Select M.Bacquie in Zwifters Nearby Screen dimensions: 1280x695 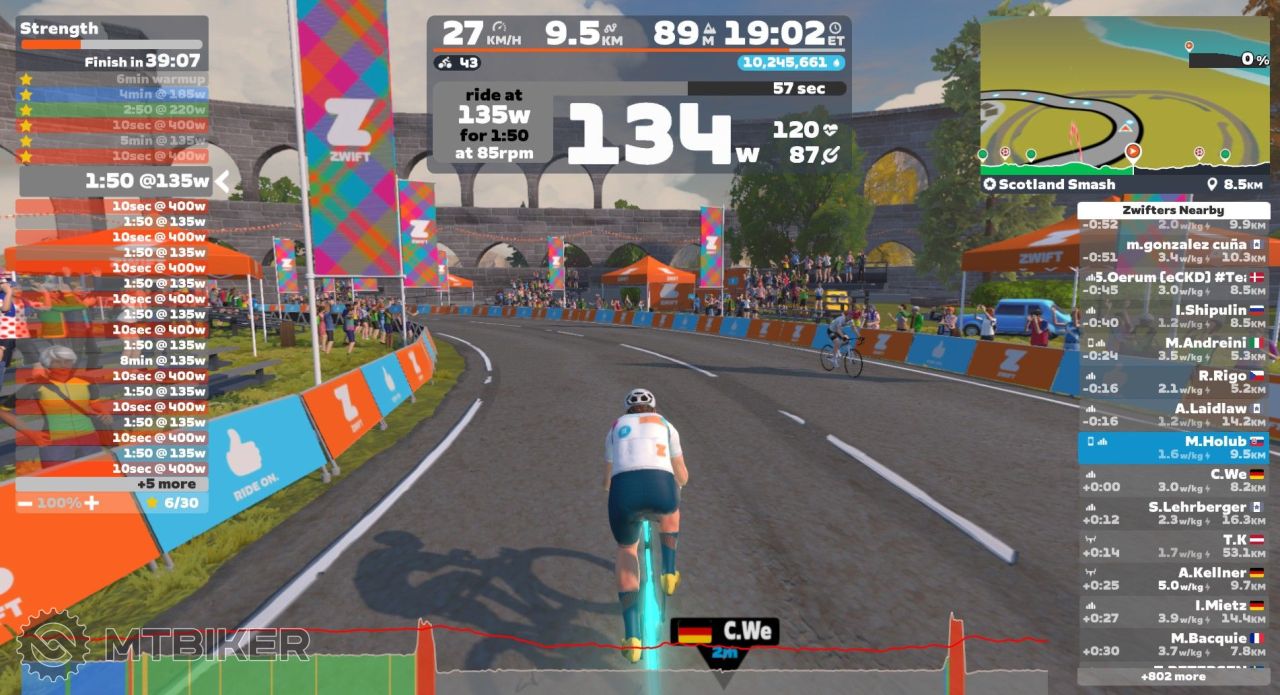pyautogui.click(x=1173, y=644)
